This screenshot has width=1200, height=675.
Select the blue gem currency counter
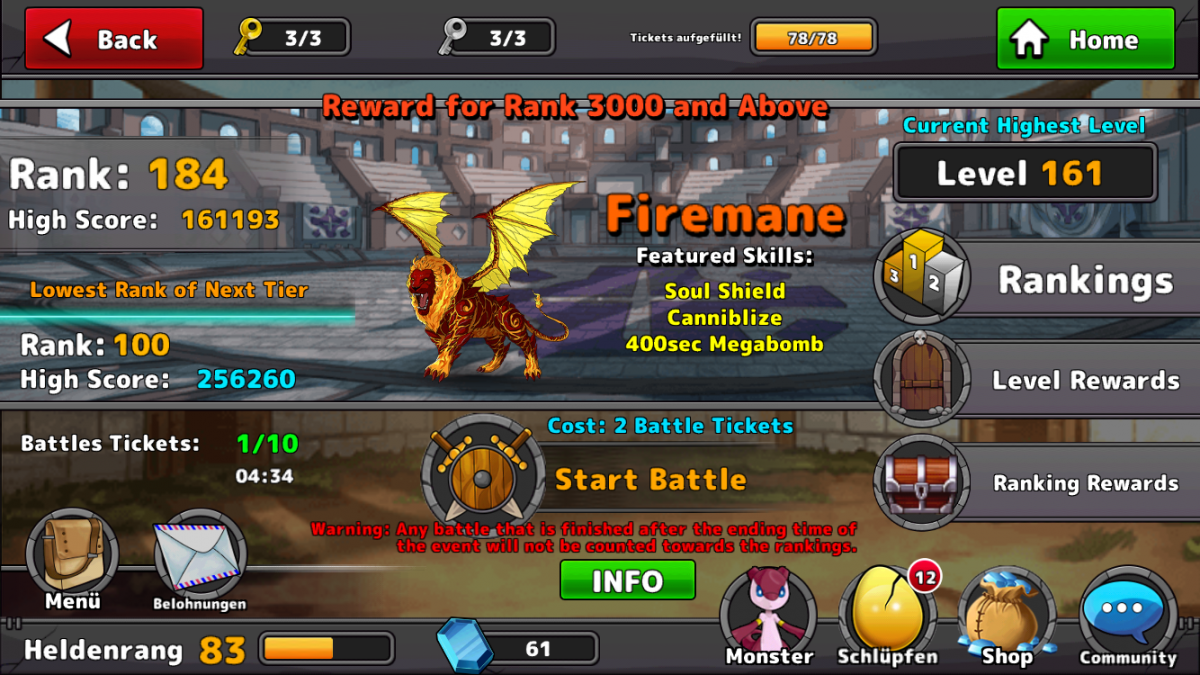click(x=520, y=648)
